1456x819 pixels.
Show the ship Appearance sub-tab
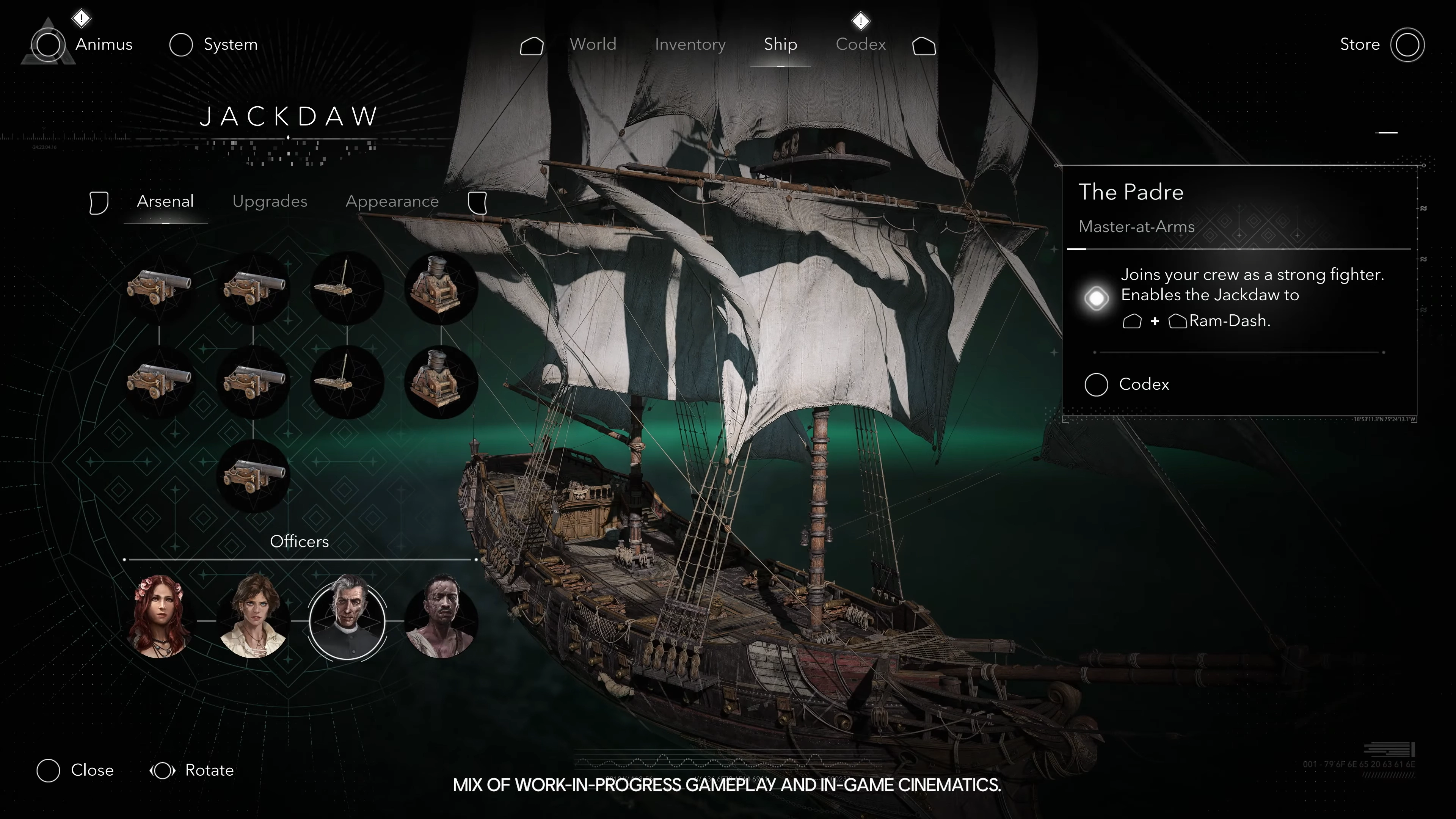392,201
